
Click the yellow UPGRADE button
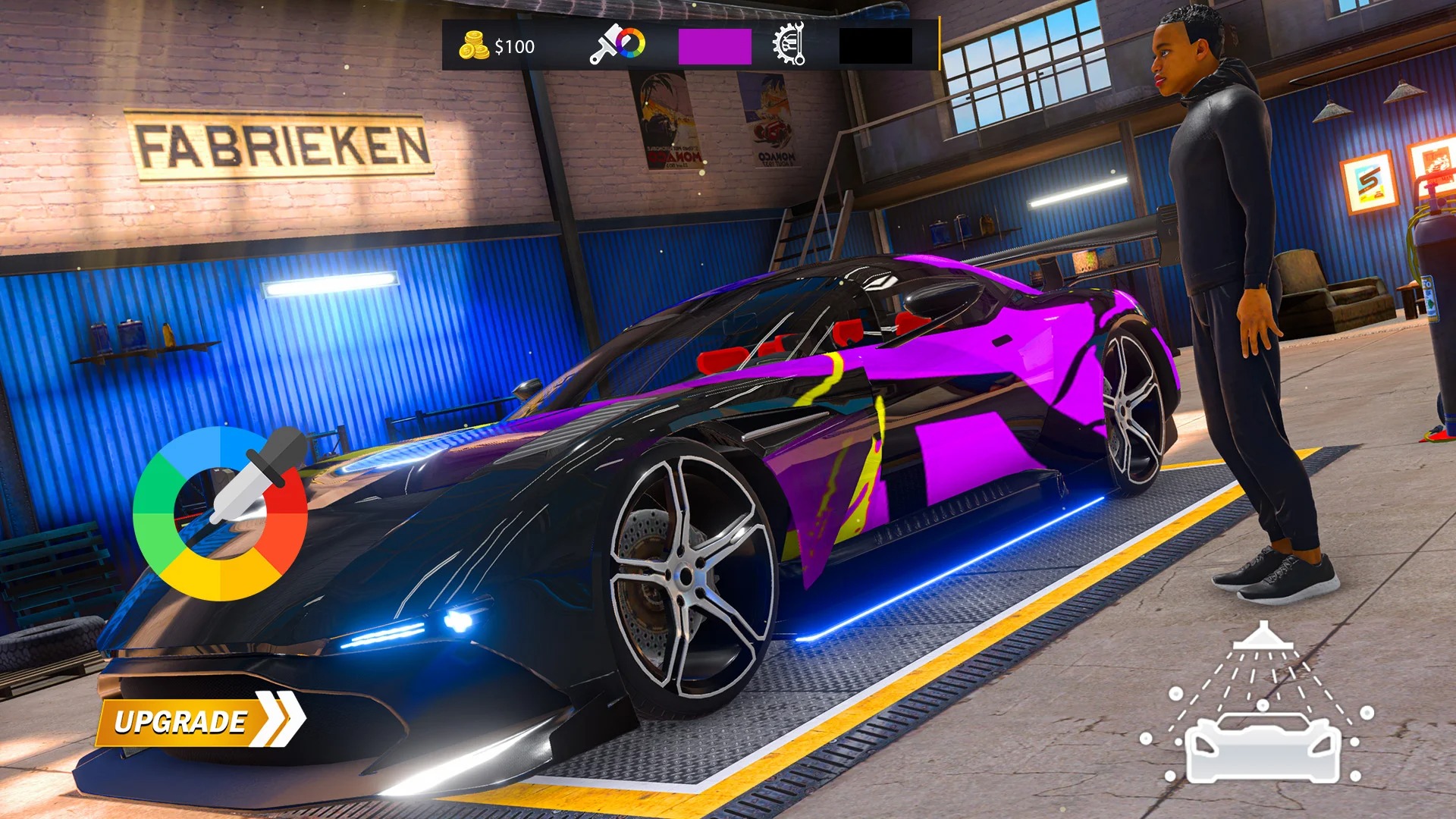pyautogui.click(x=199, y=721)
